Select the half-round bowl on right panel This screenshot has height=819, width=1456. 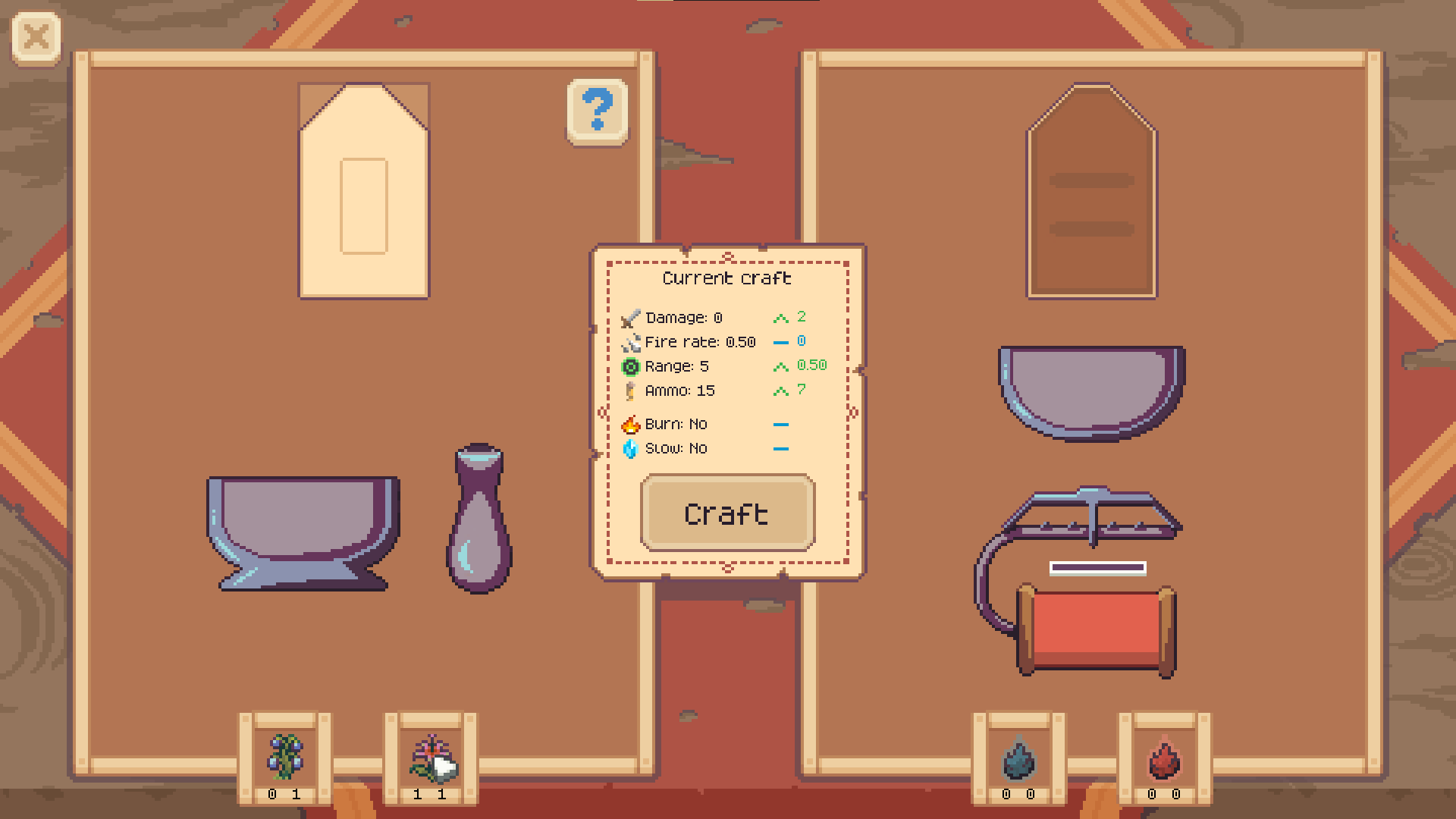tap(1091, 389)
